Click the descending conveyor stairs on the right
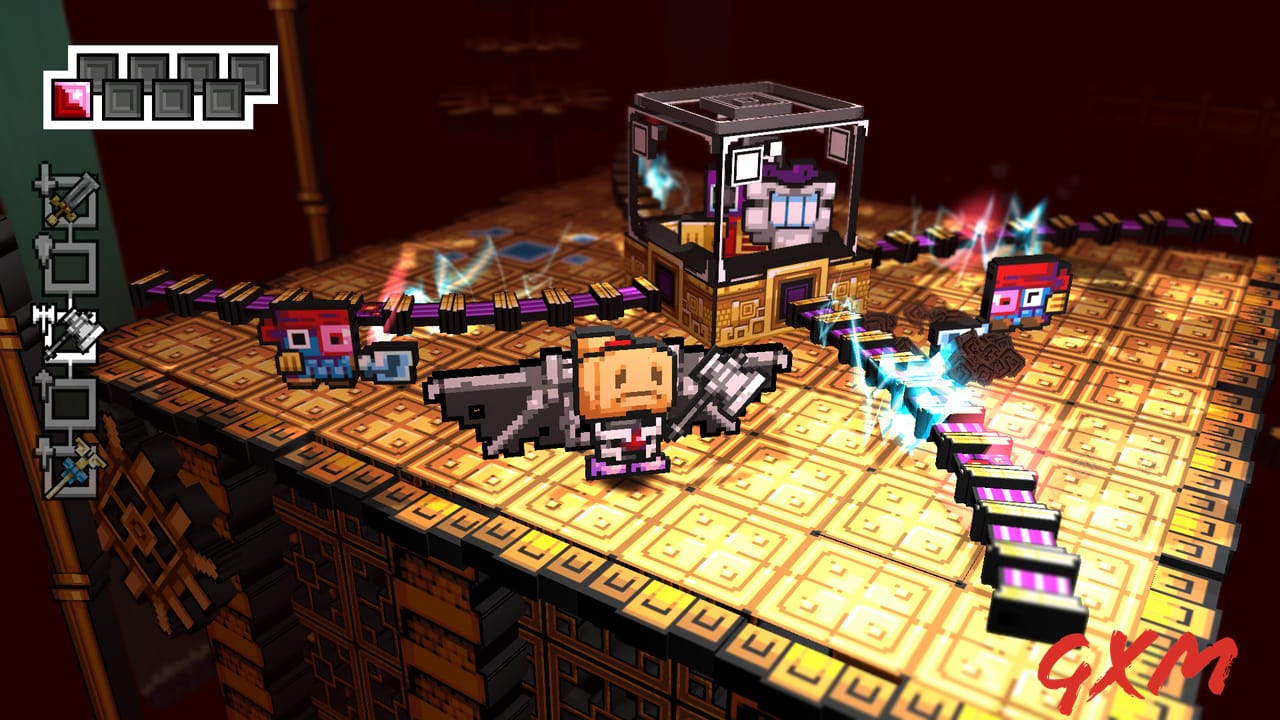 tap(1010, 520)
